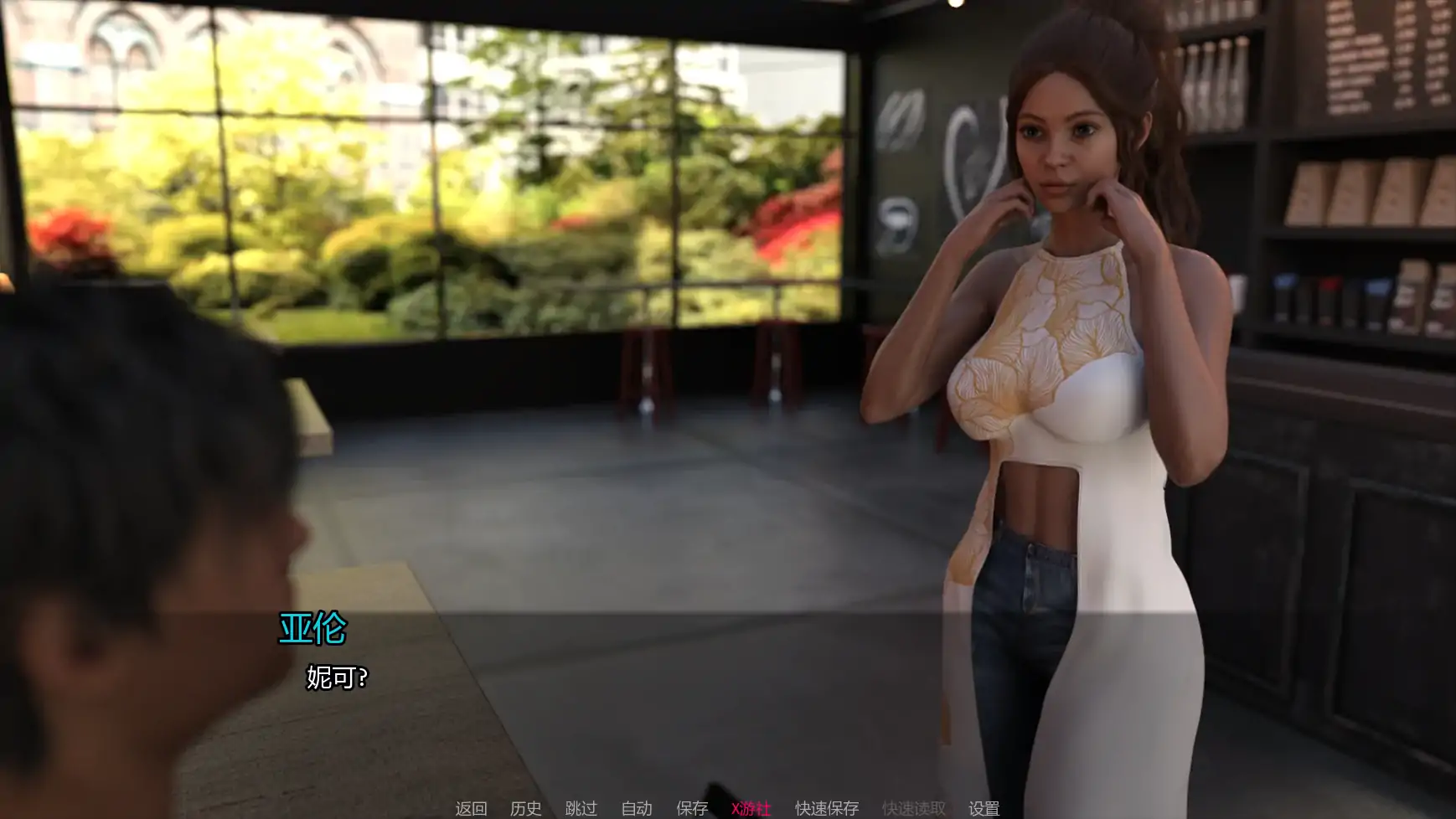The width and height of the screenshot is (1456, 819).
Task: Open the 保存 save menu
Action: pyautogui.click(x=692, y=808)
